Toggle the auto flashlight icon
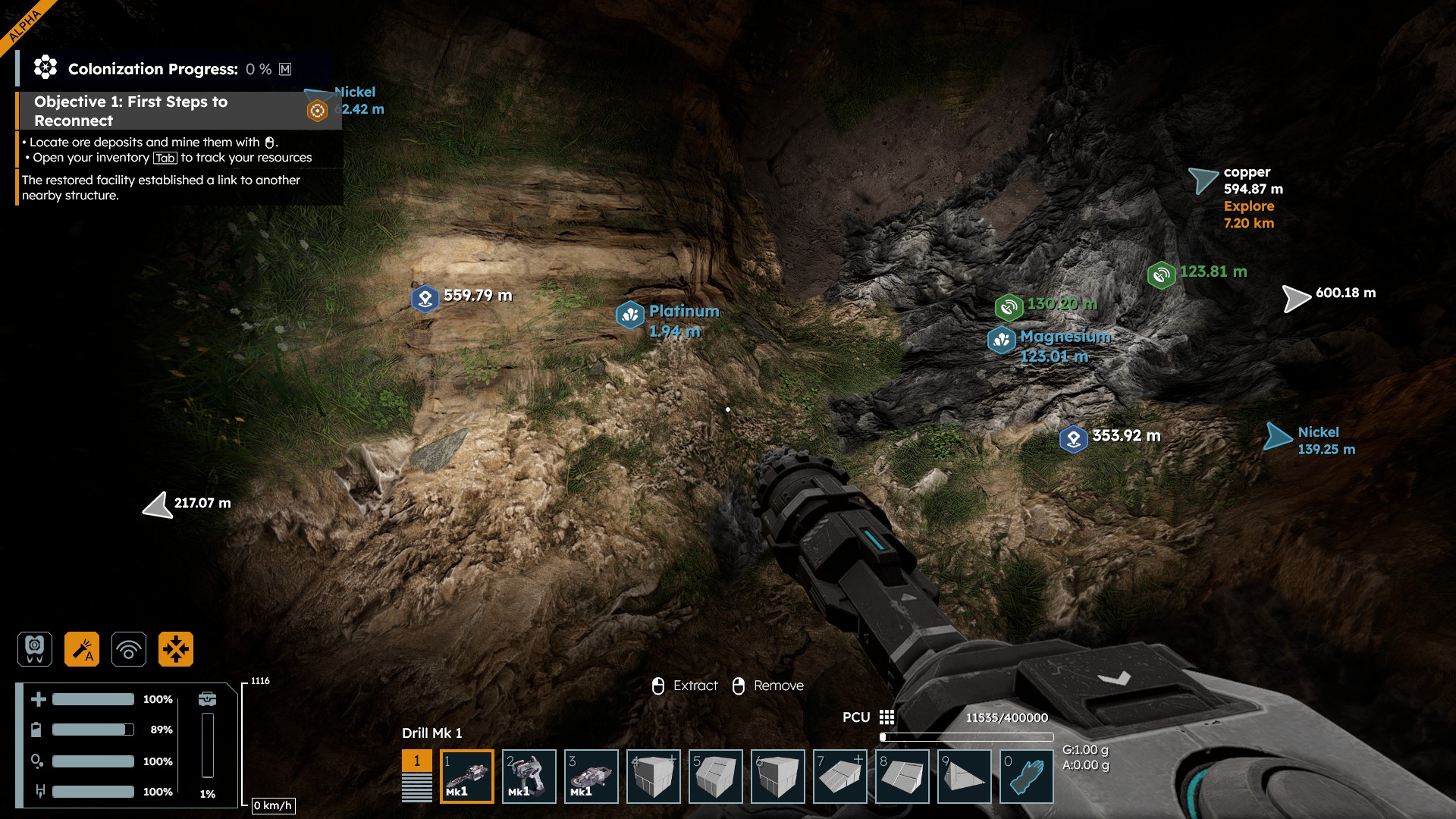Image resolution: width=1456 pixels, height=819 pixels. point(82,649)
